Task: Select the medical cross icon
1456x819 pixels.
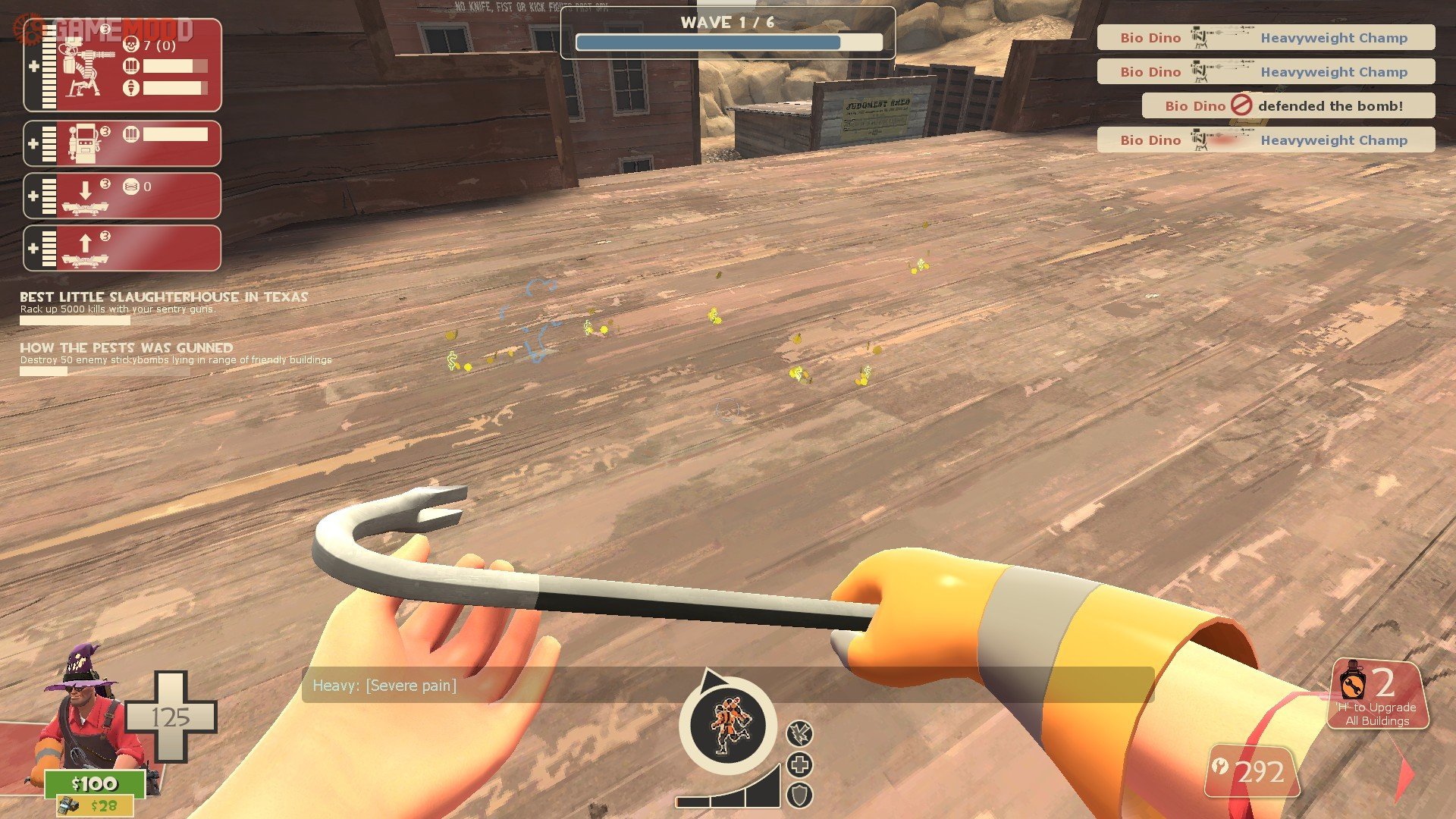Action: (x=799, y=764)
